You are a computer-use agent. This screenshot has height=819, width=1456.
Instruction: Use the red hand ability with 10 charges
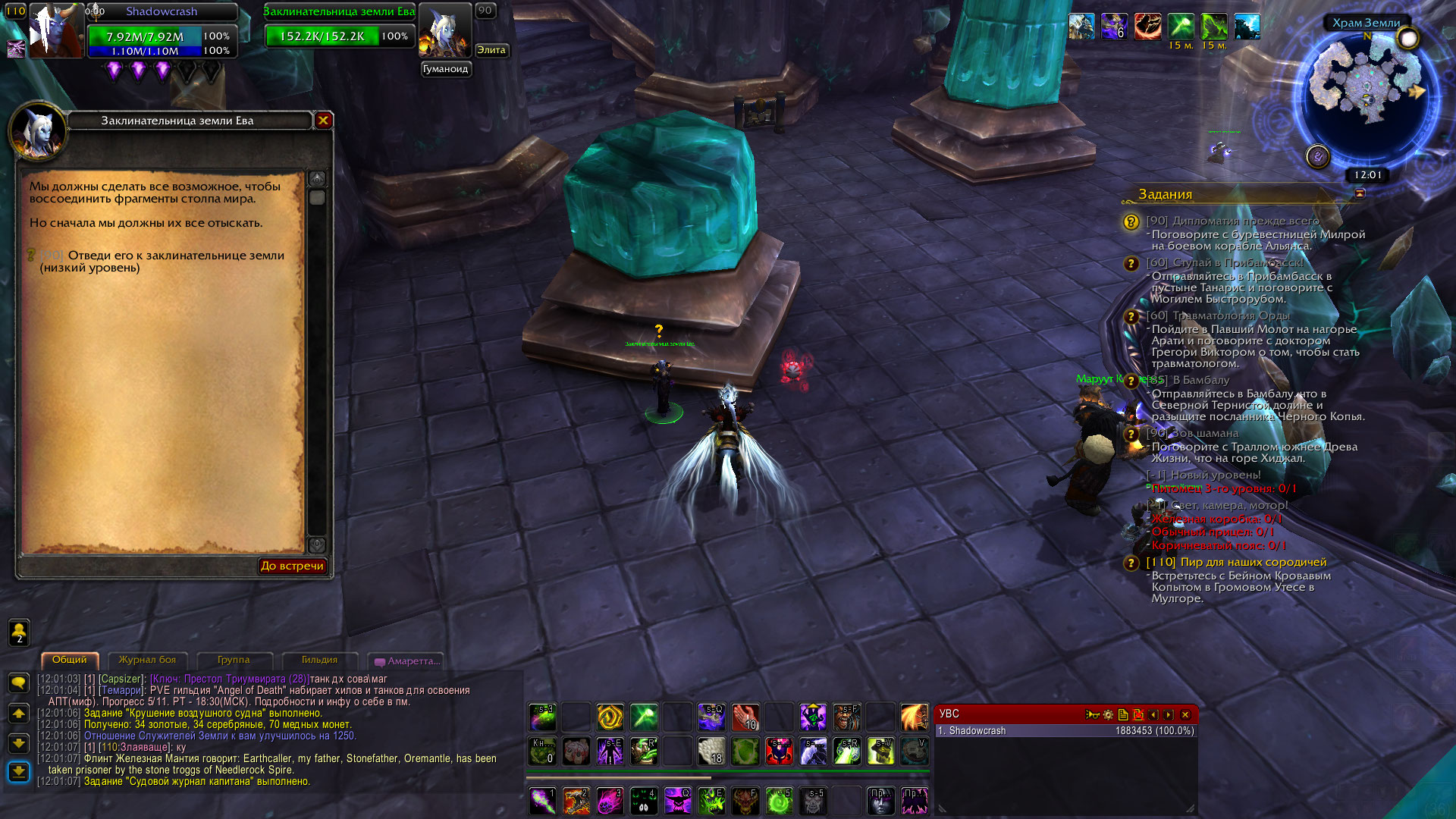point(745,717)
